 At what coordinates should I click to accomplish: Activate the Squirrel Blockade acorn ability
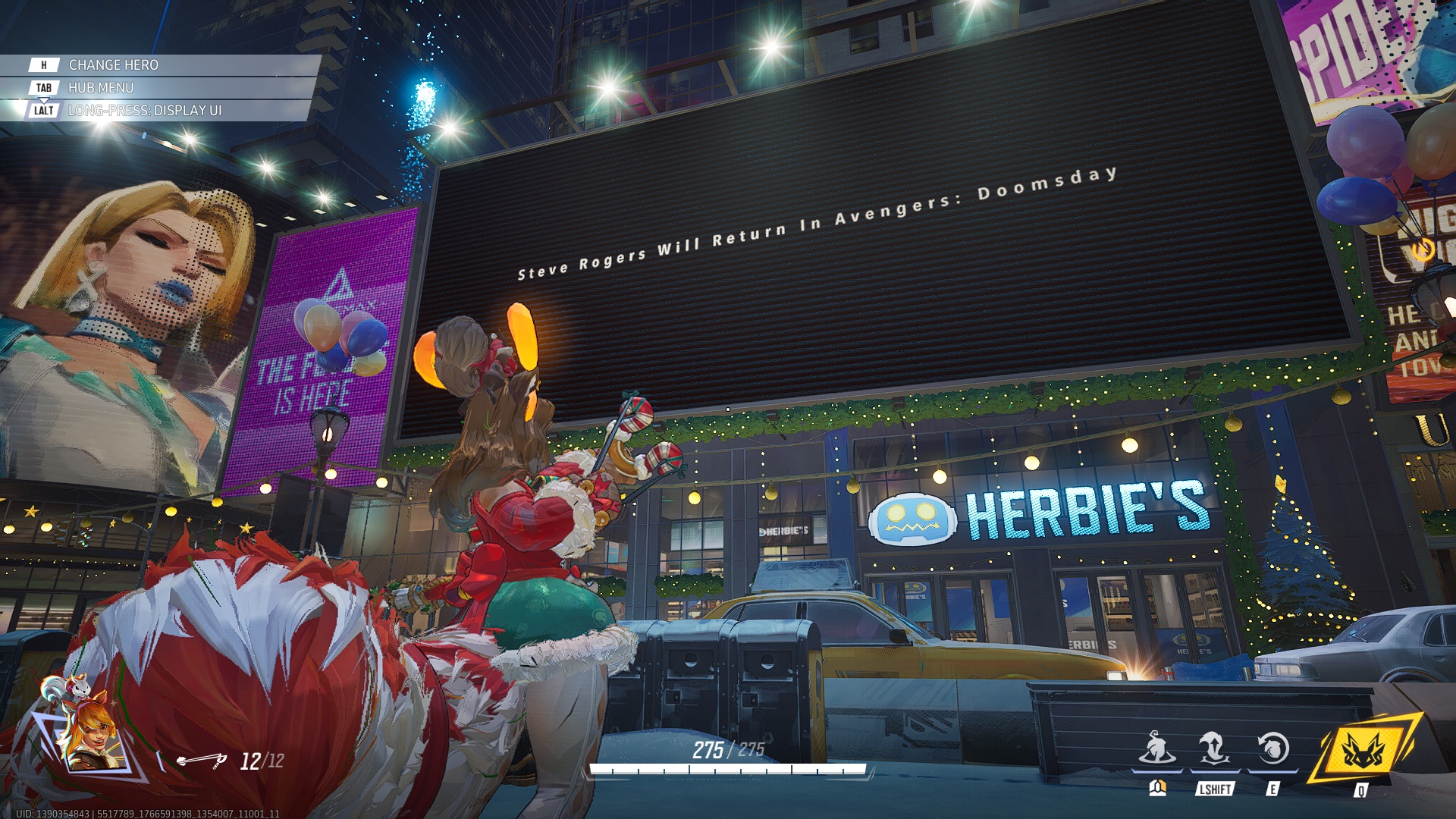point(1156,749)
